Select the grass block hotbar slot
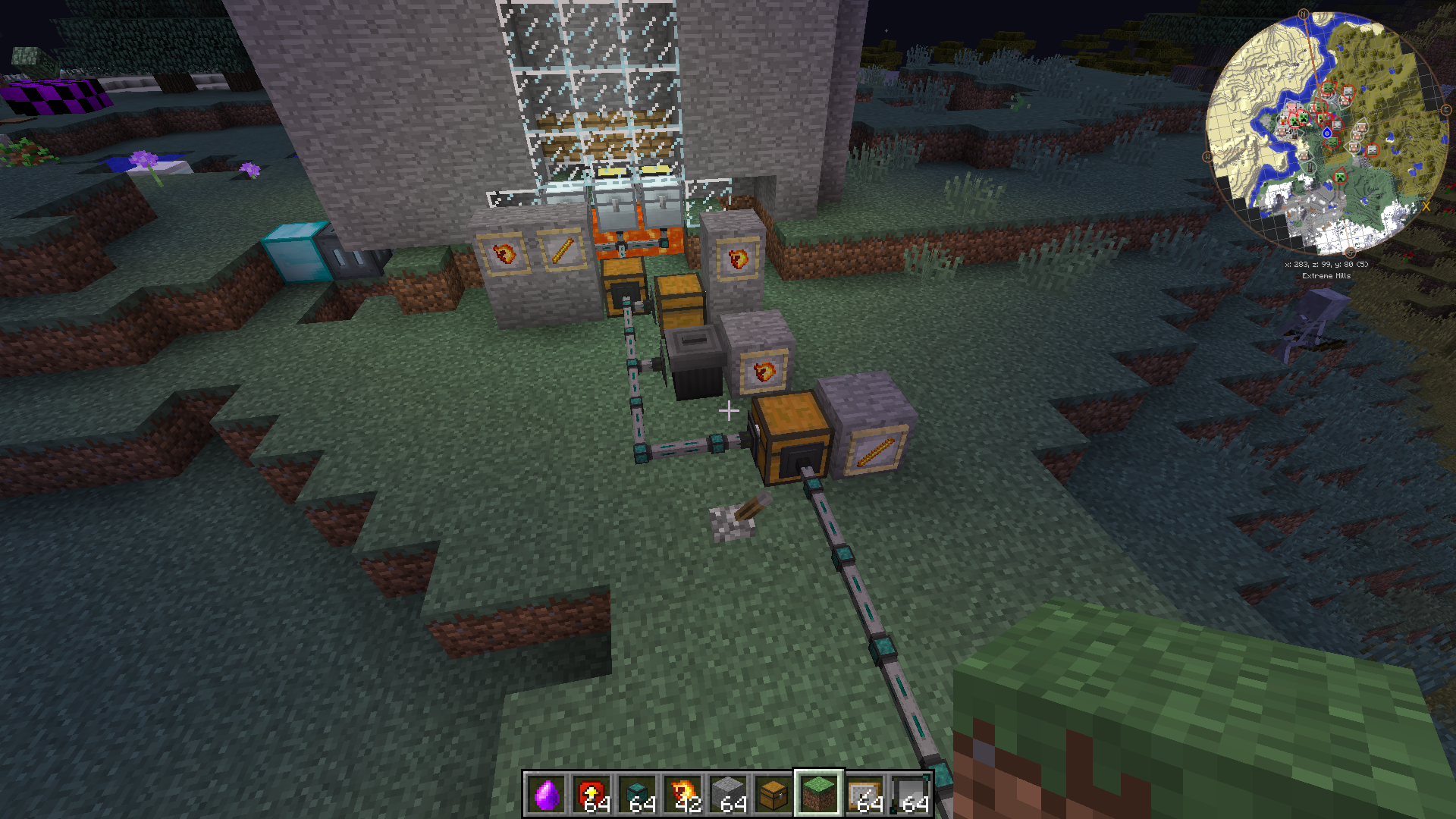The height and width of the screenshot is (819, 1456). pyautogui.click(x=819, y=794)
